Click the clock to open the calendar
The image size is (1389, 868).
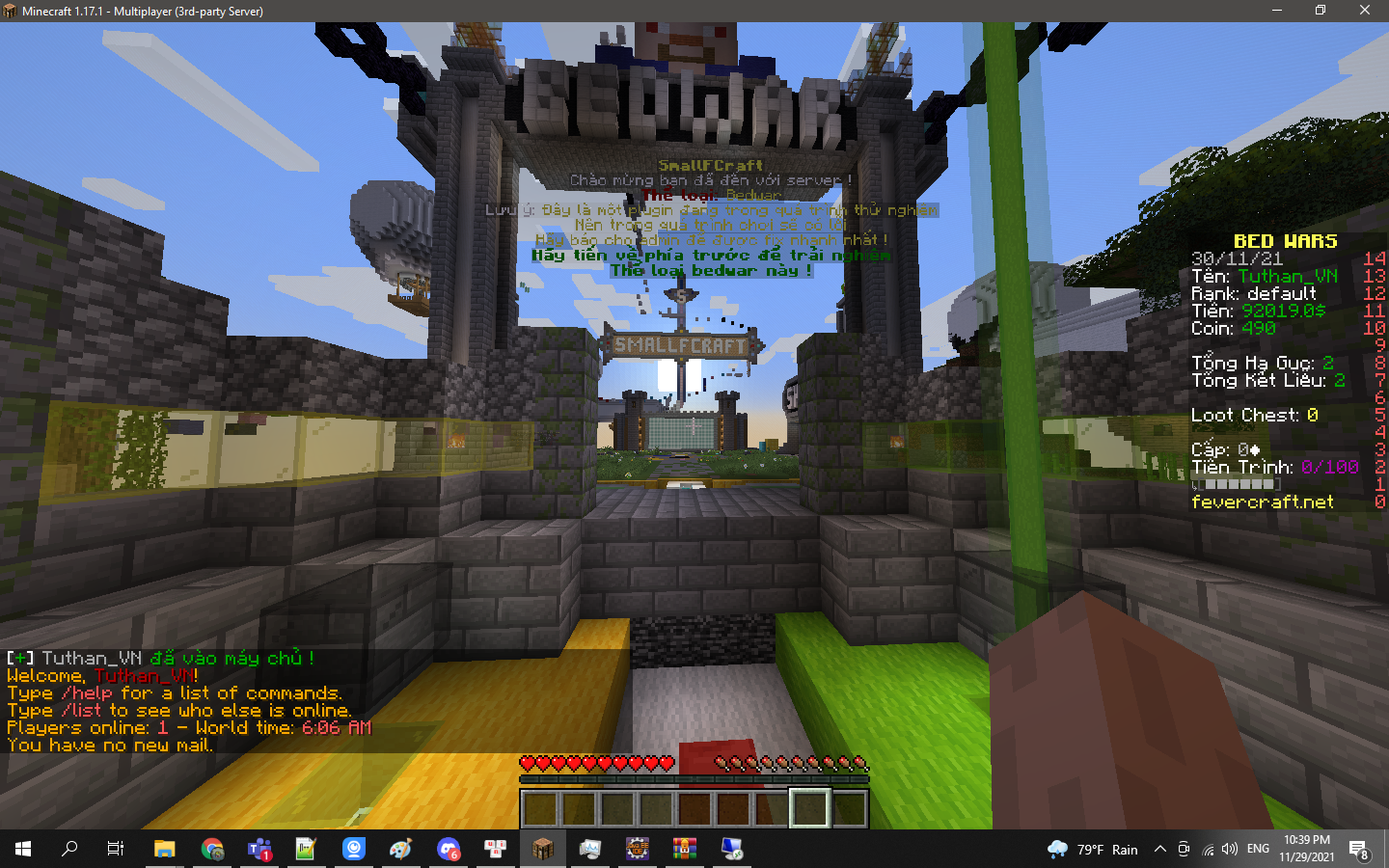1307,849
